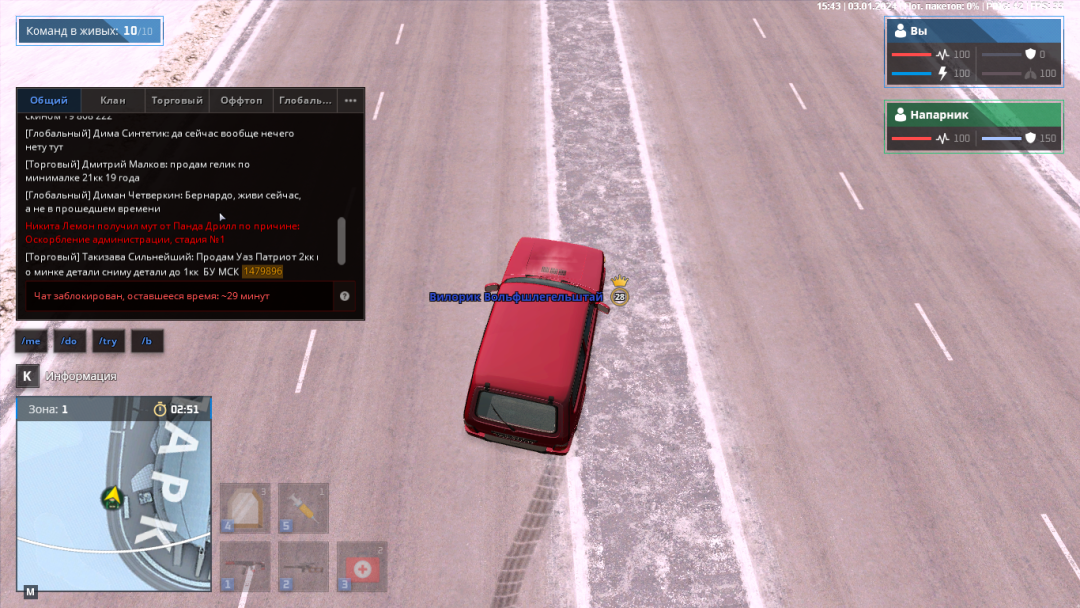Open the three-dots chat tab menu
This screenshot has height=608, width=1080.
[x=350, y=100]
